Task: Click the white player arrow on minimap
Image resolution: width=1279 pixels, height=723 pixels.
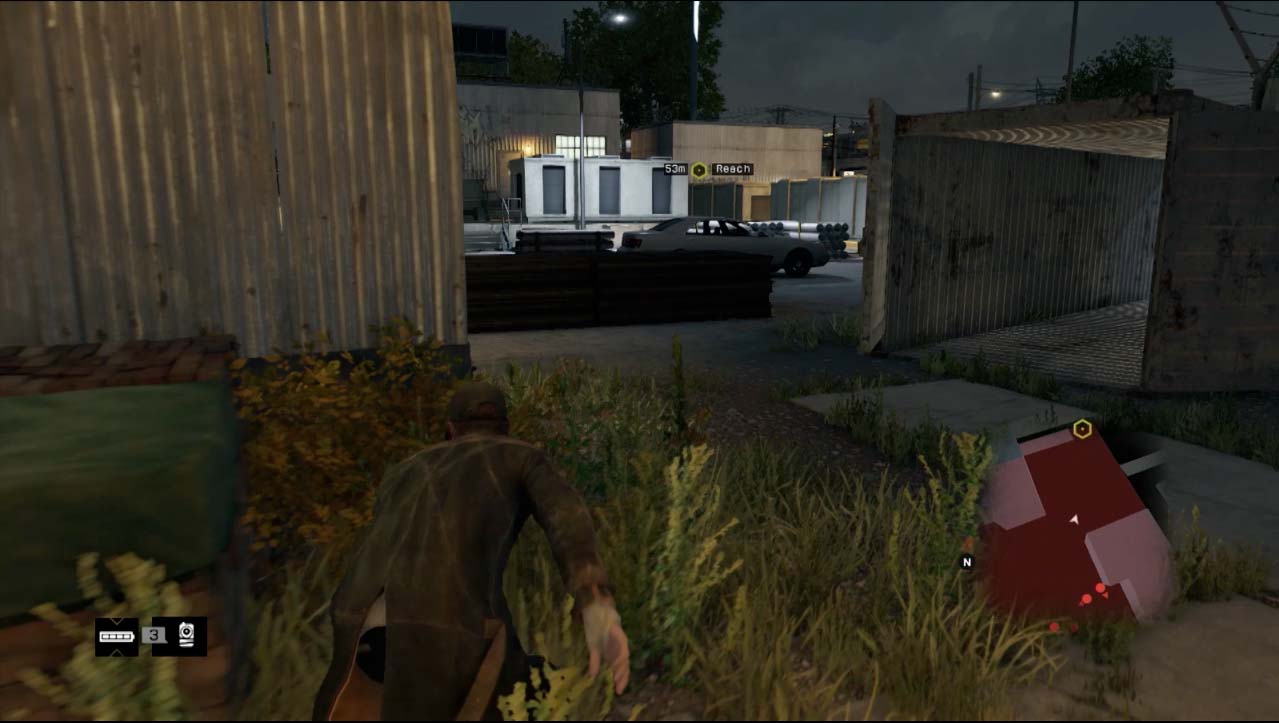Action: (x=1074, y=520)
